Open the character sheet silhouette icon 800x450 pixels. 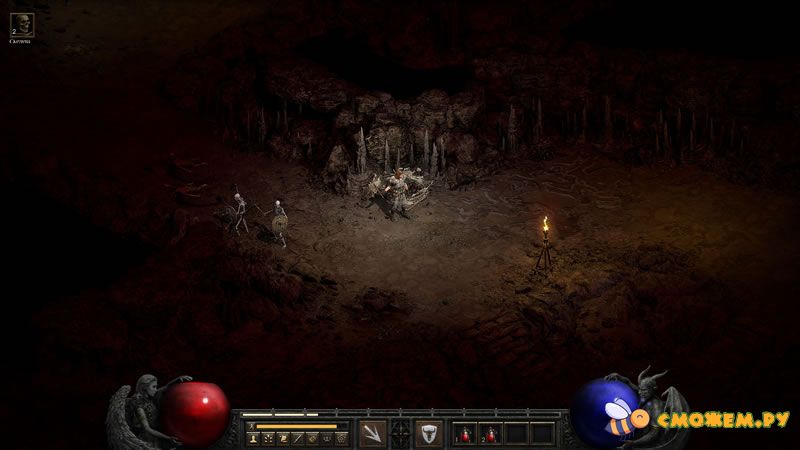click(252, 438)
